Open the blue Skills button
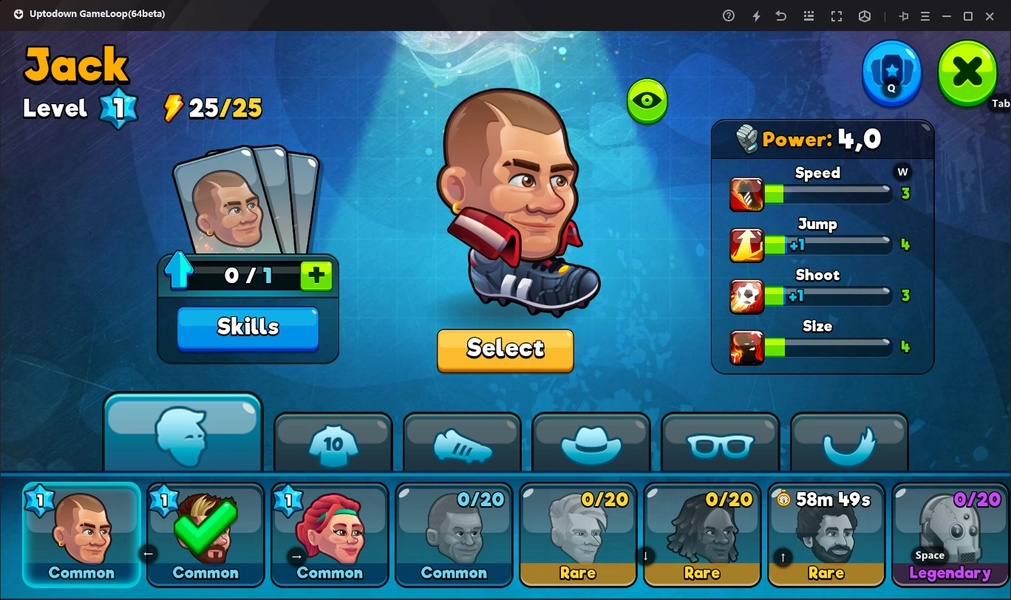Viewport: 1011px width, 600px height. 248,328
